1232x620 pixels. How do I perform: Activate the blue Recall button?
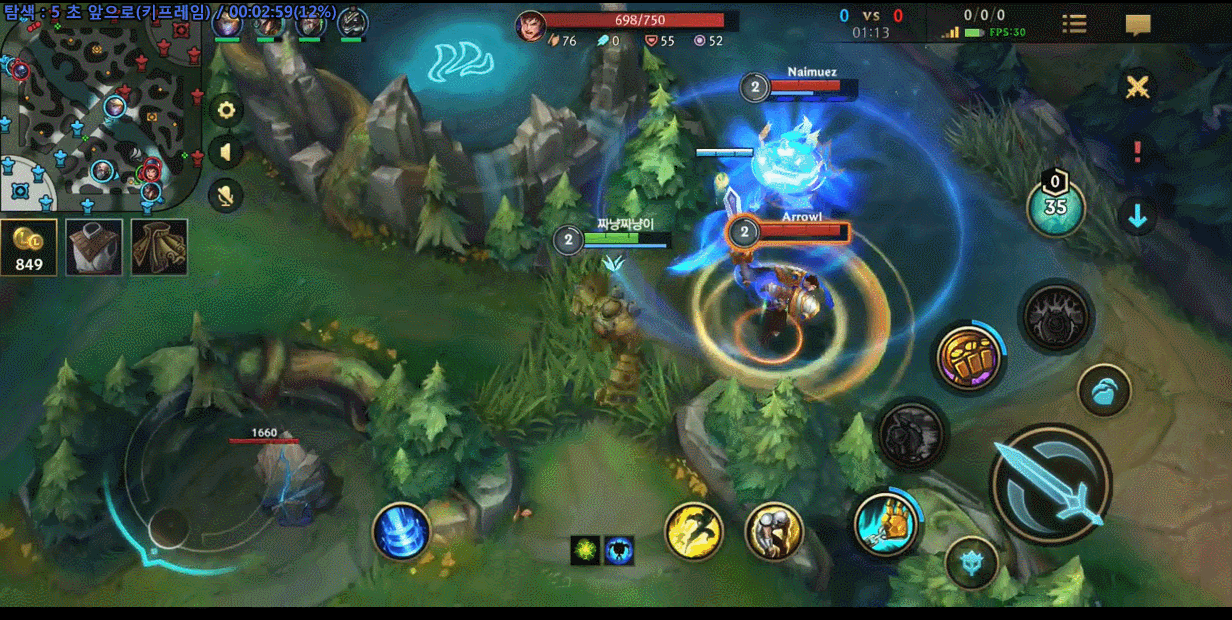click(x=402, y=531)
